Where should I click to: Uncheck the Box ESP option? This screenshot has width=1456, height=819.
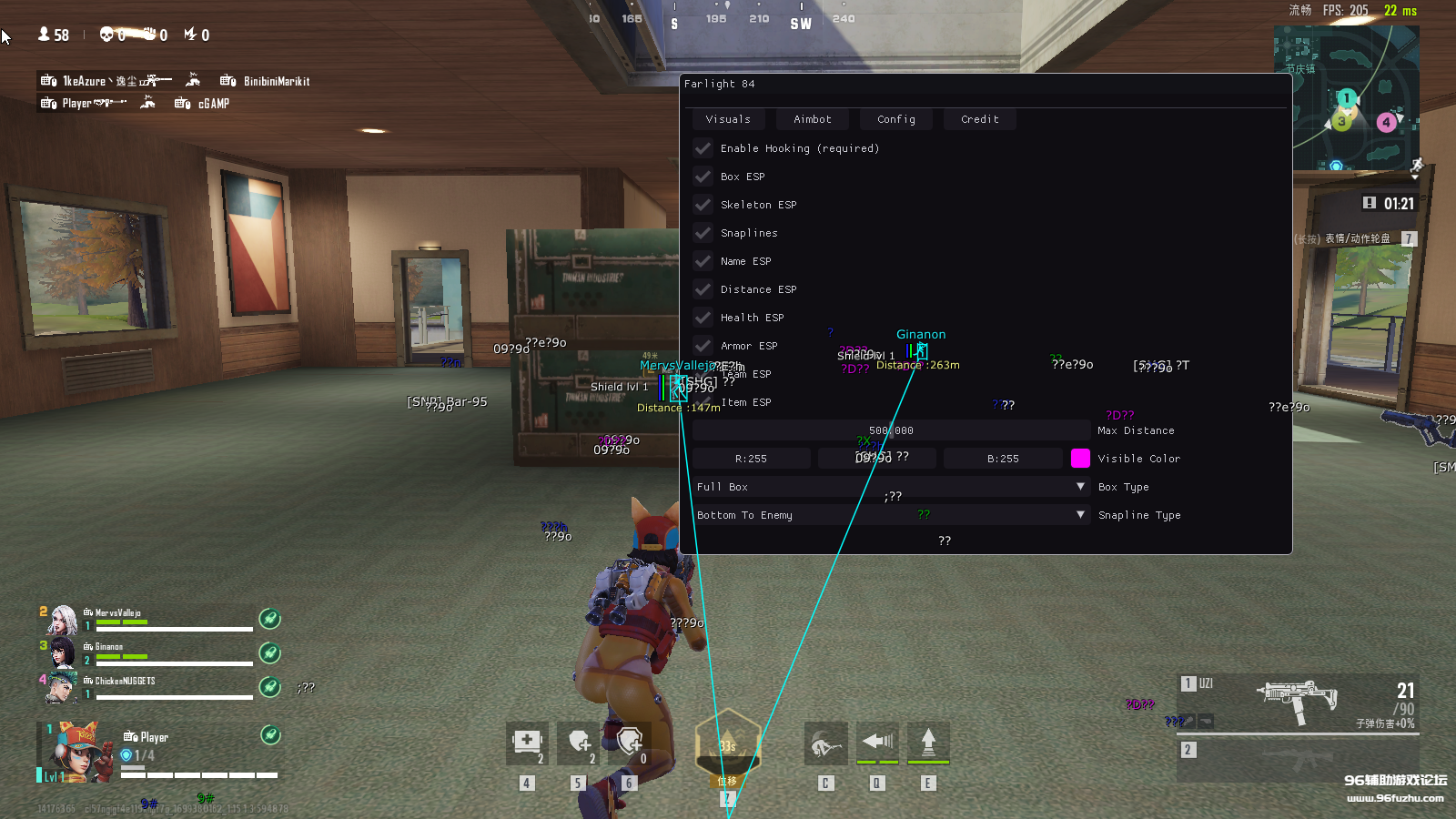coord(703,176)
